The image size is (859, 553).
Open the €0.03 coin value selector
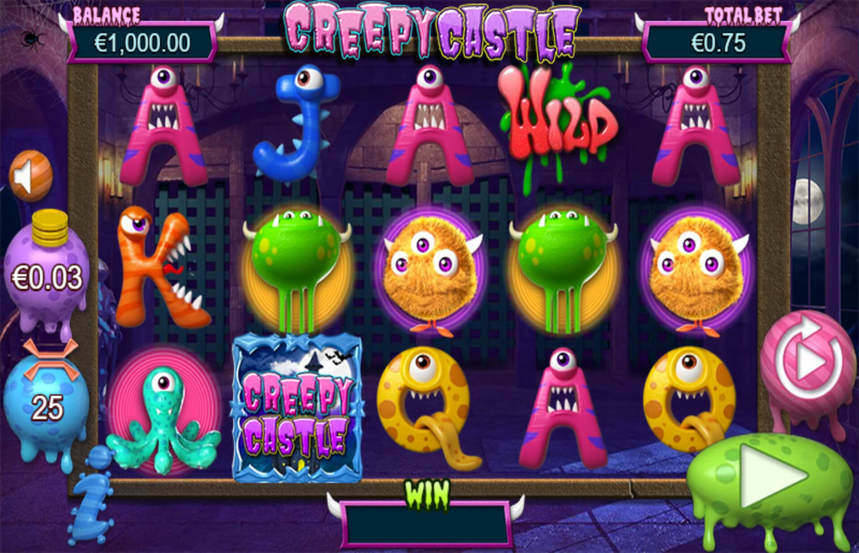pyautogui.click(x=47, y=275)
